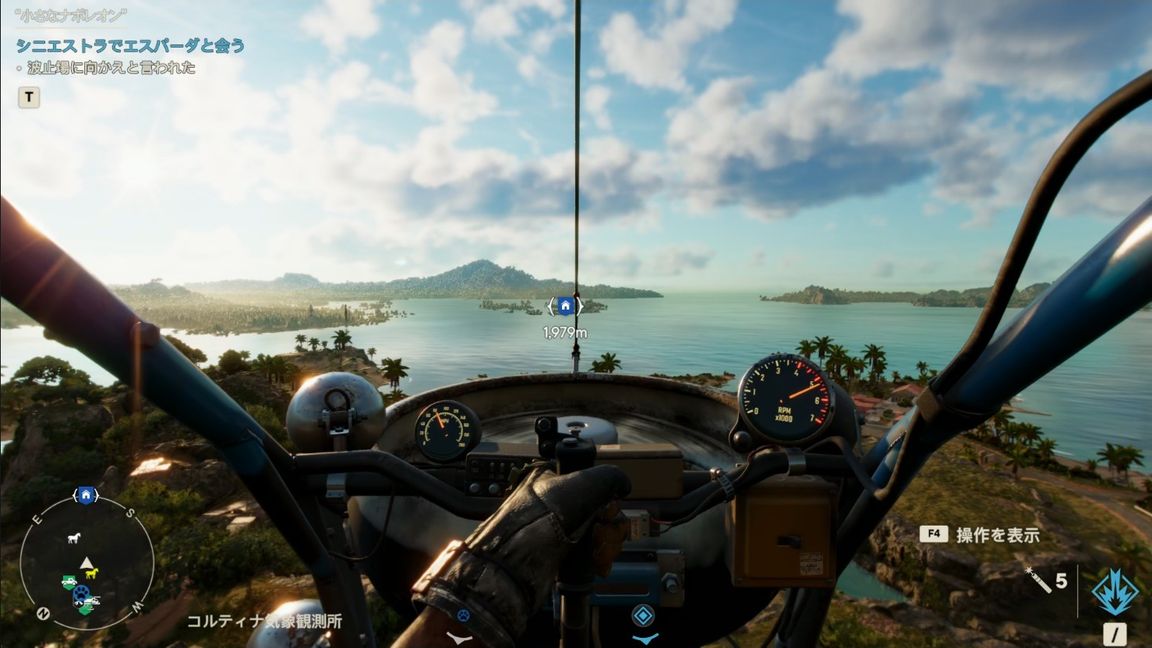Image resolution: width=1152 pixels, height=648 pixels.
Task: Click the green car marker on the minimap
Action: click(68, 582)
